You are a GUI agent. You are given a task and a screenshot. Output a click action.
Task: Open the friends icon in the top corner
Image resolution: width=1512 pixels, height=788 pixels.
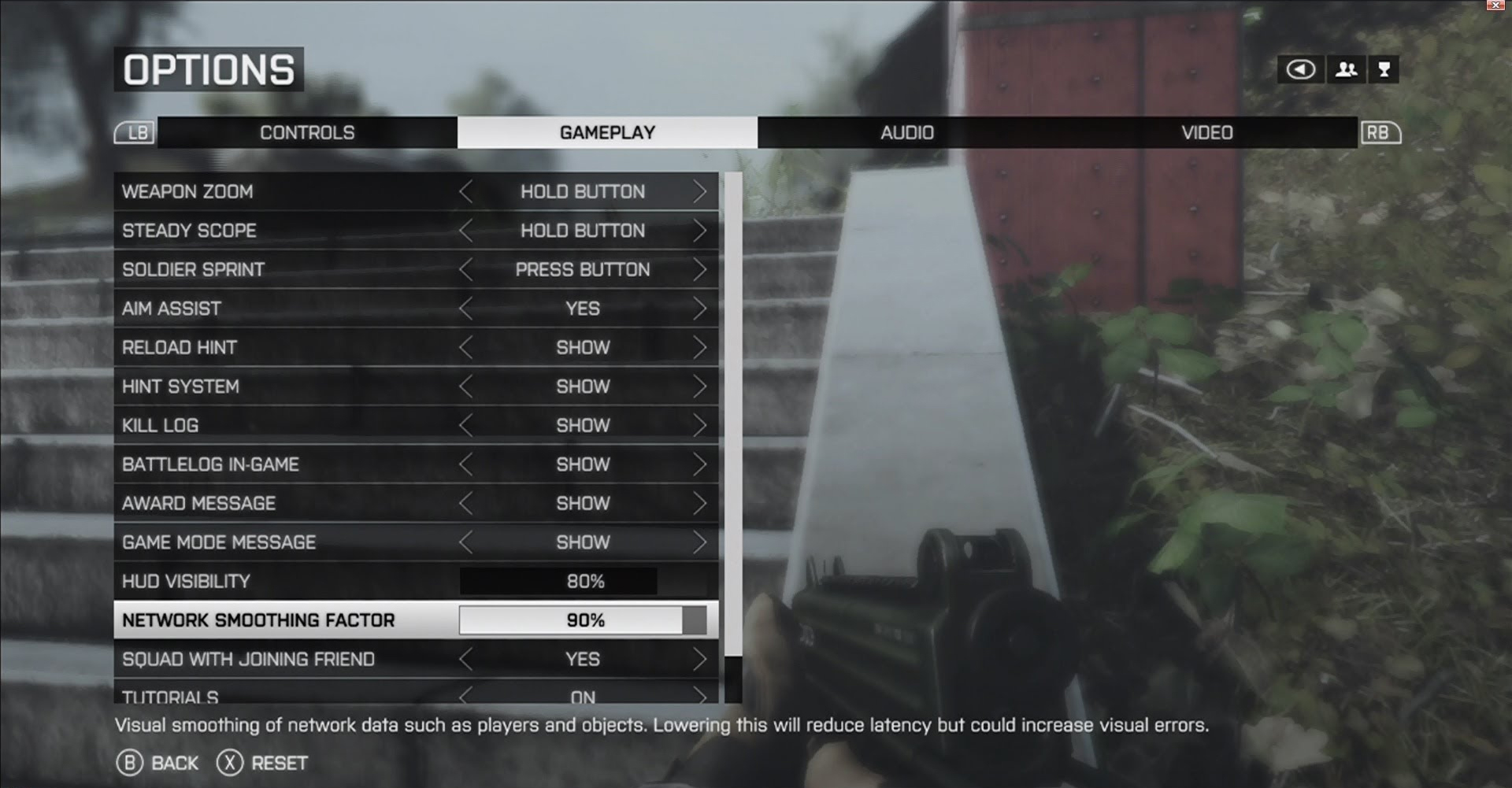[1347, 69]
